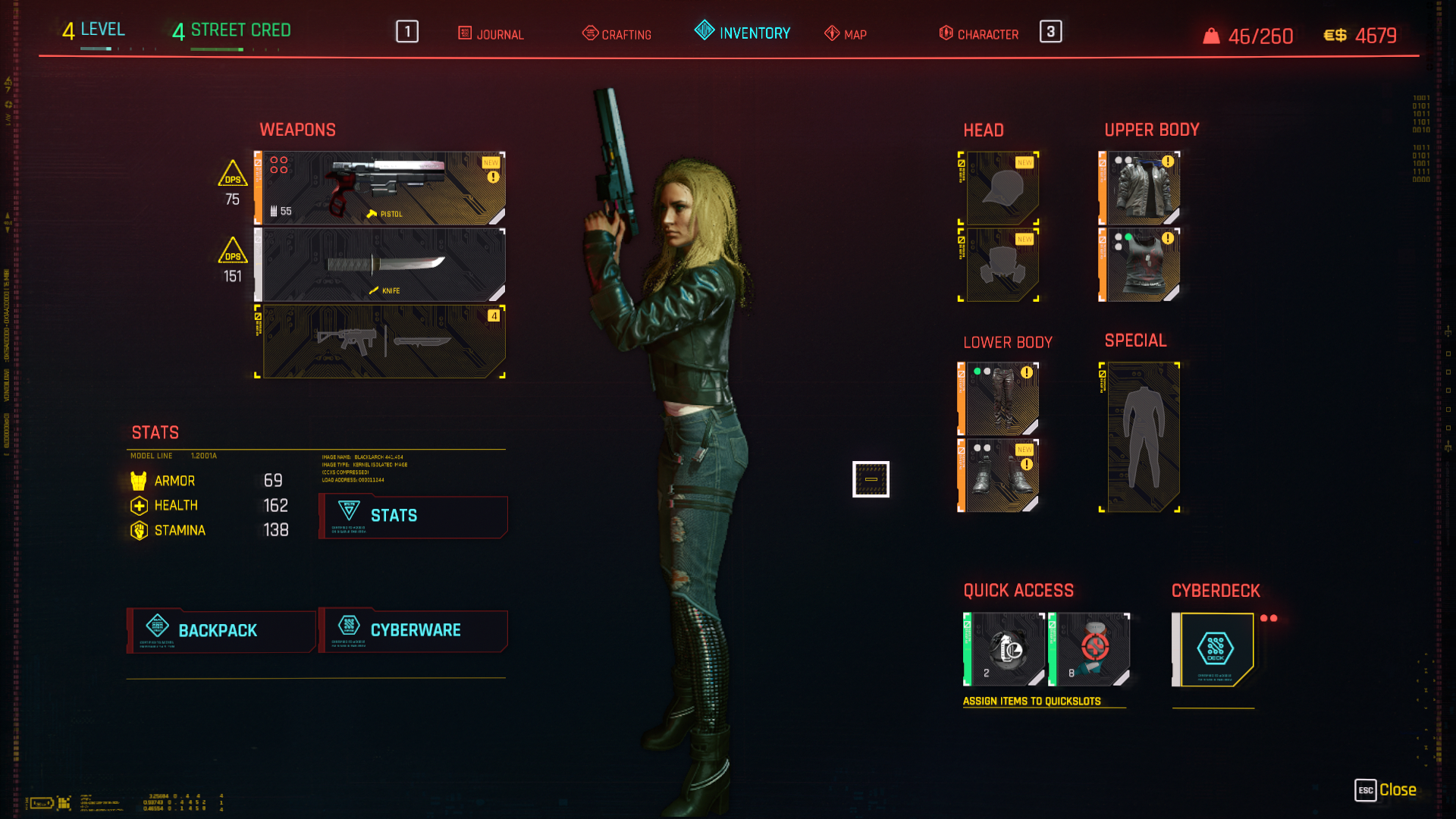Open the Backpack
Viewport: 1456px width, 819px height.
(x=221, y=630)
